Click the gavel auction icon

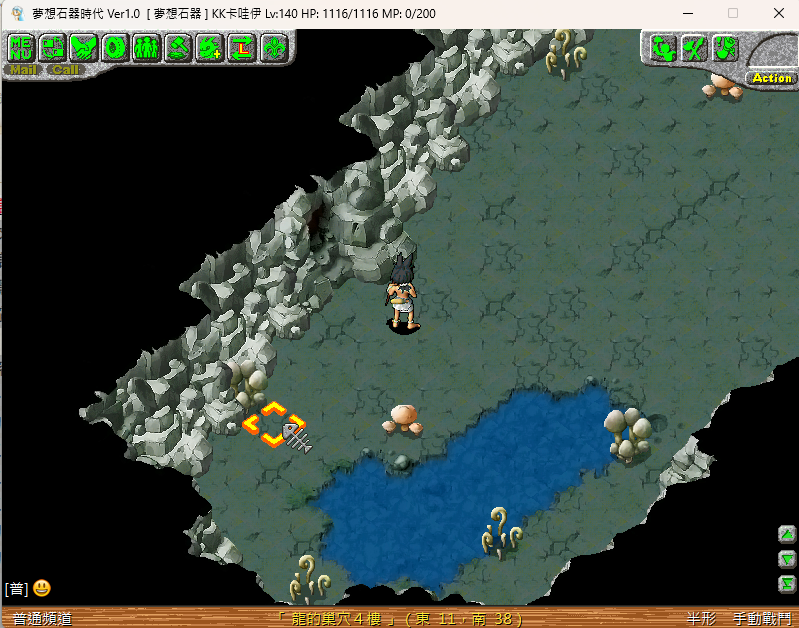point(178,47)
